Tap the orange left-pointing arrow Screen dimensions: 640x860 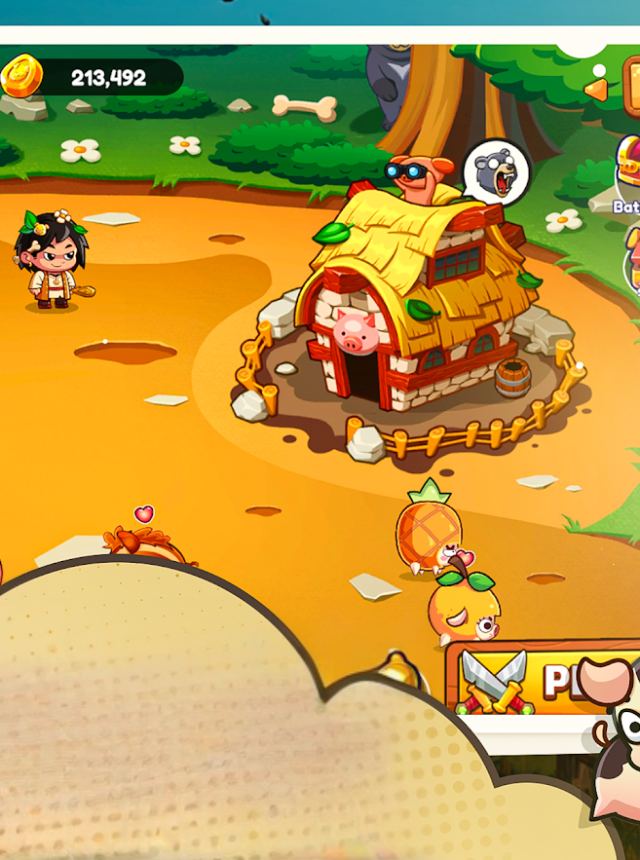click(x=597, y=90)
